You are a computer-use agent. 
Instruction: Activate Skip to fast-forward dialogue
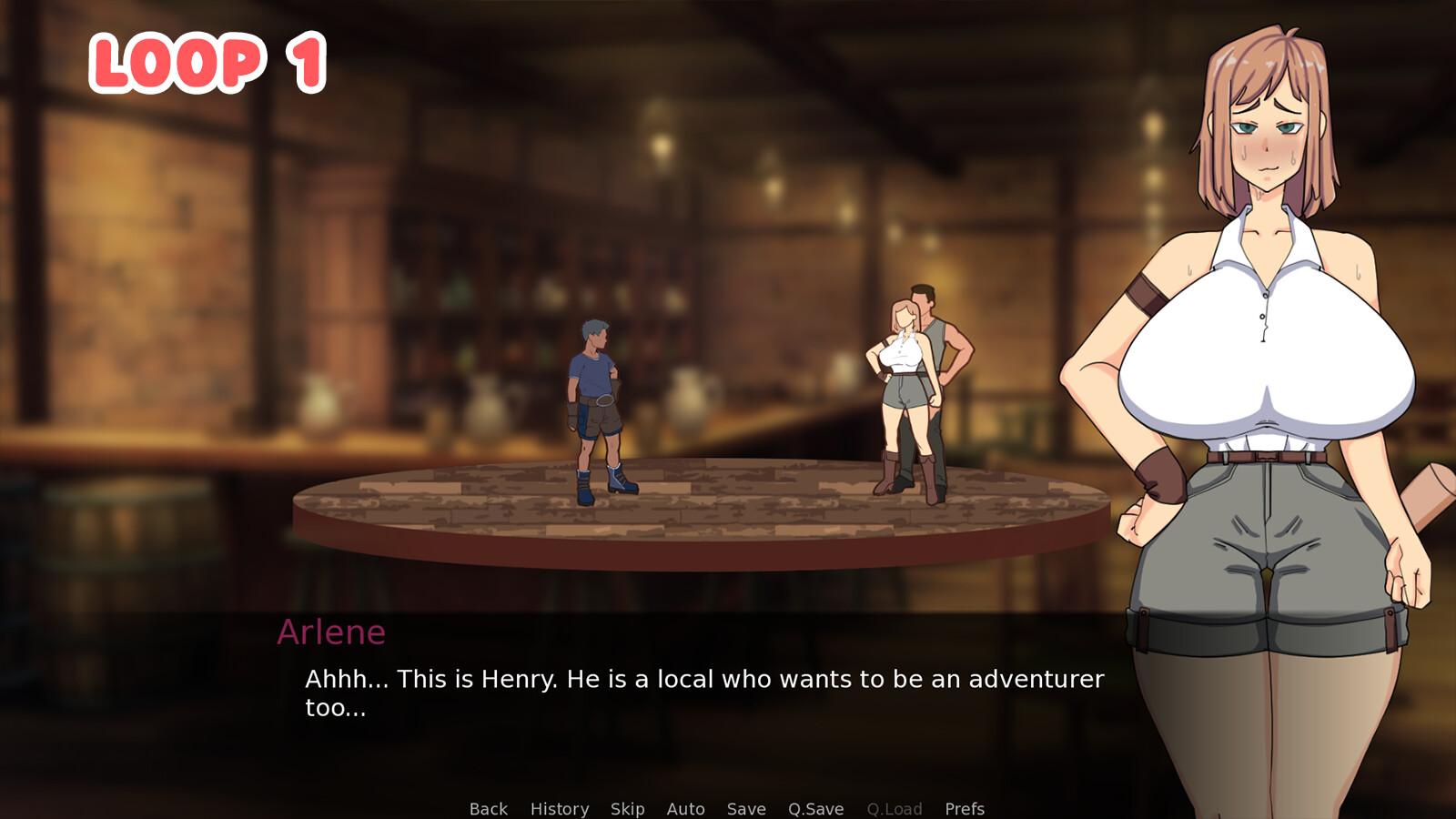coord(627,808)
